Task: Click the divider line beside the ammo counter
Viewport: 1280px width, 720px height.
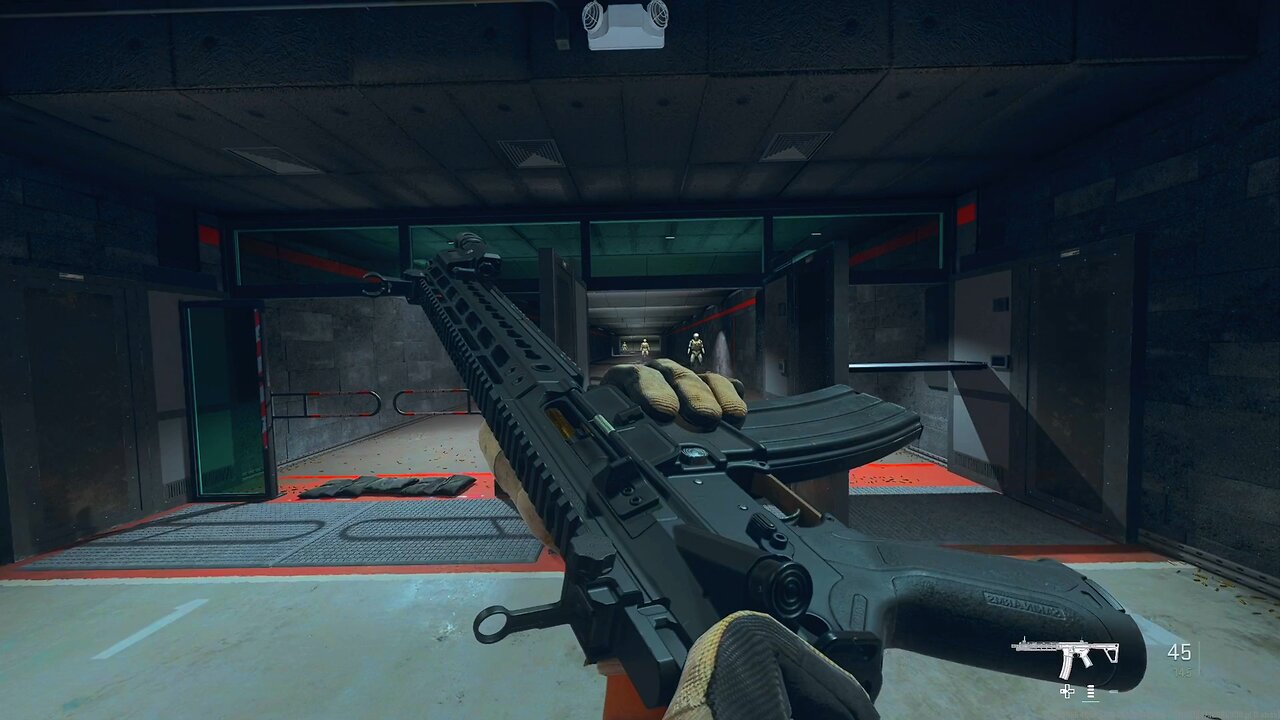Action: point(1198,657)
